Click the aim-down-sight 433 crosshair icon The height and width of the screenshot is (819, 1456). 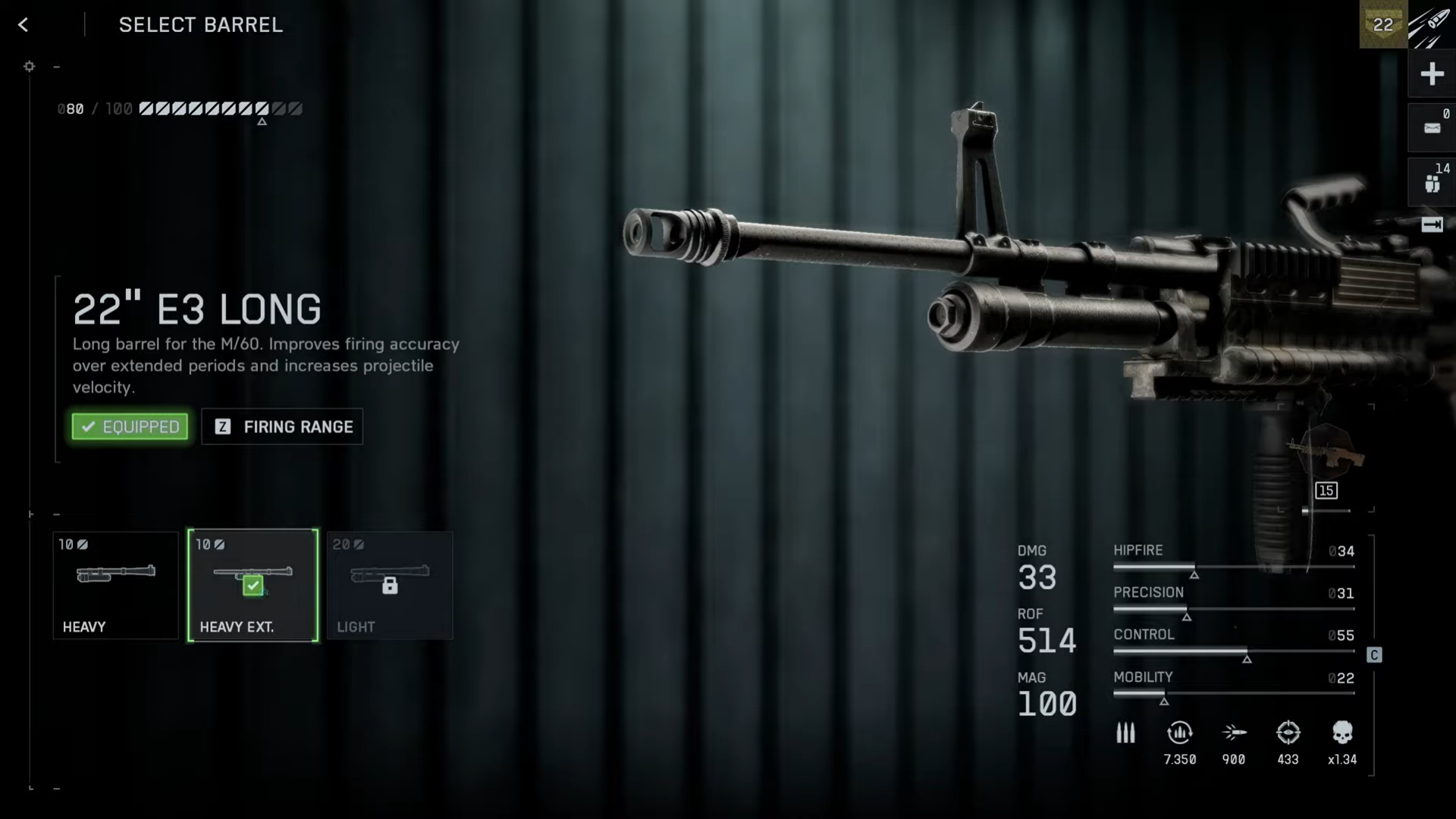1288,733
